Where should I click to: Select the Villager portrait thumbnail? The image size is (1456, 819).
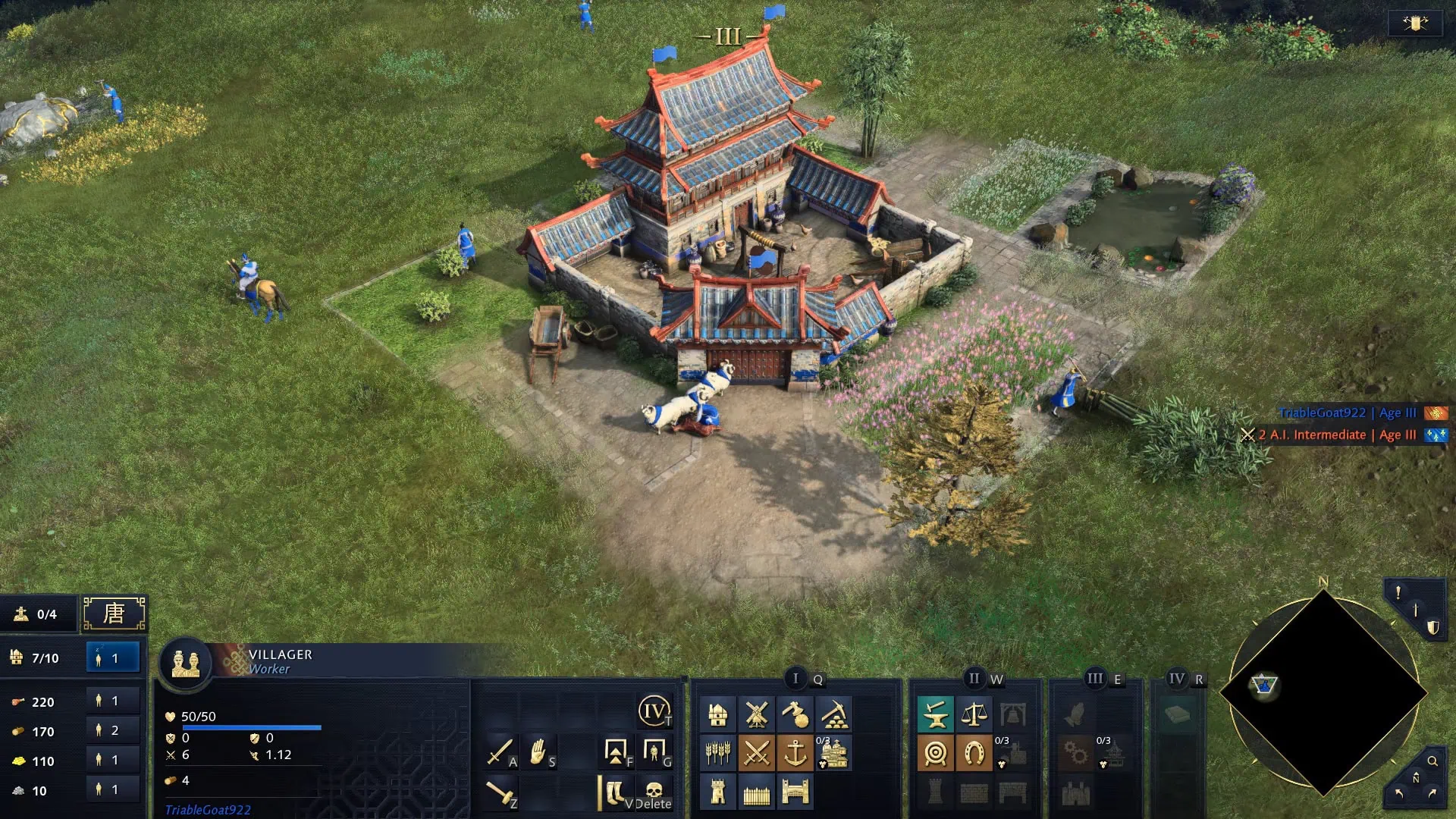coord(187,662)
